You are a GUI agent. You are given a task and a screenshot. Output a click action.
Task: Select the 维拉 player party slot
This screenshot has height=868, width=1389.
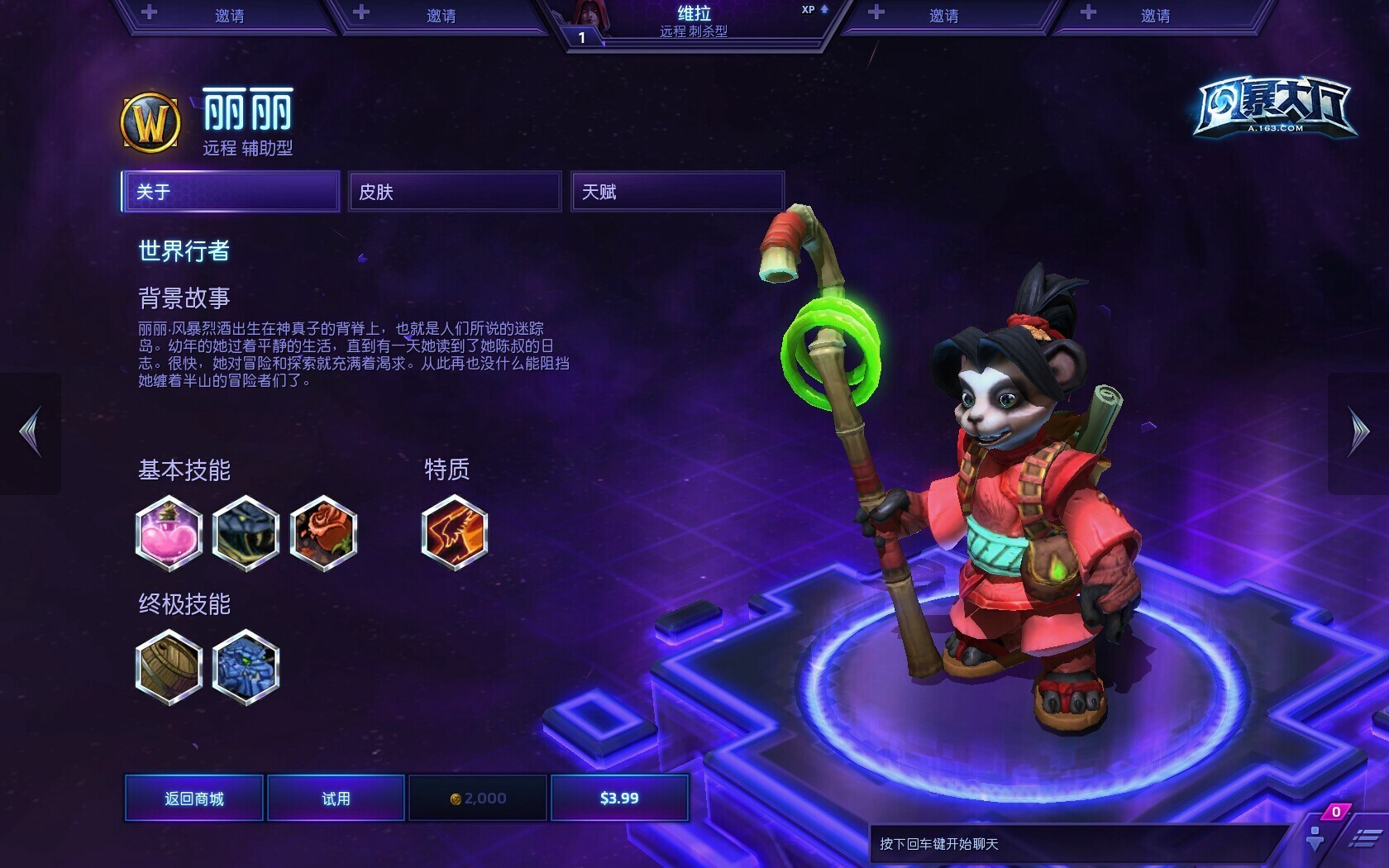coord(693,21)
